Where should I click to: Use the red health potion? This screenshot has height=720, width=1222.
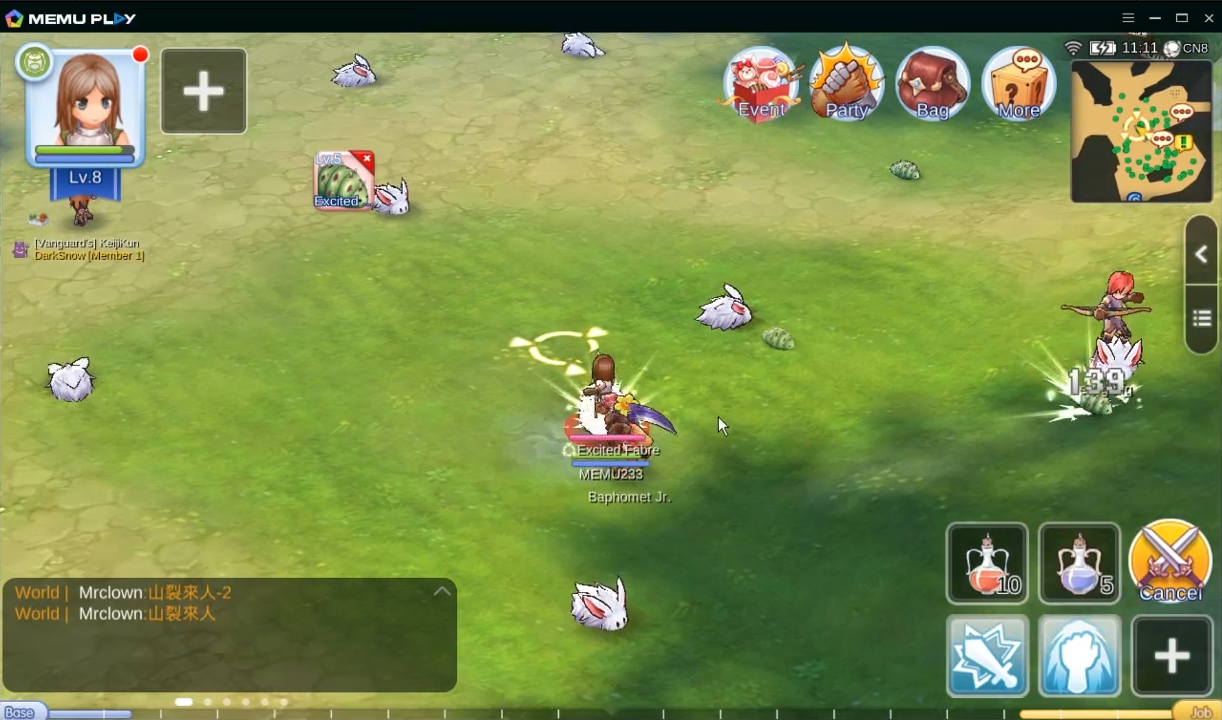(x=987, y=563)
